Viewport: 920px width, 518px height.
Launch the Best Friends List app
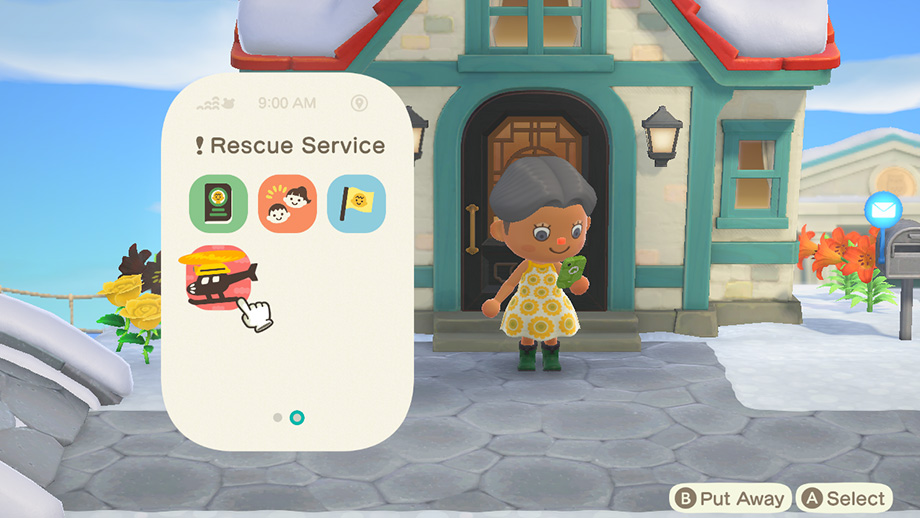[x=287, y=204]
